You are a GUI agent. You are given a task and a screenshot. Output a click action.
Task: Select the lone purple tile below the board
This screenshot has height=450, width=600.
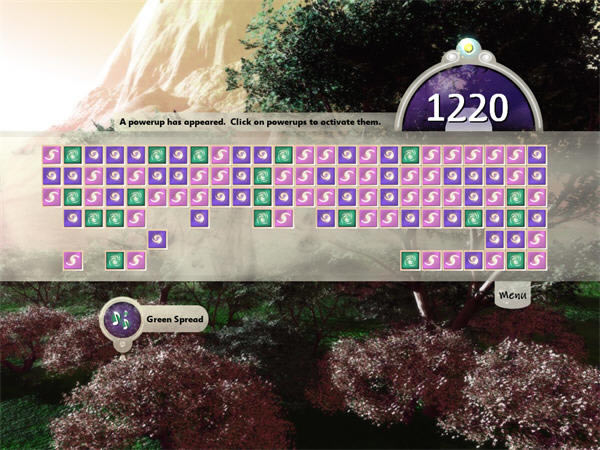click(x=157, y=239)
